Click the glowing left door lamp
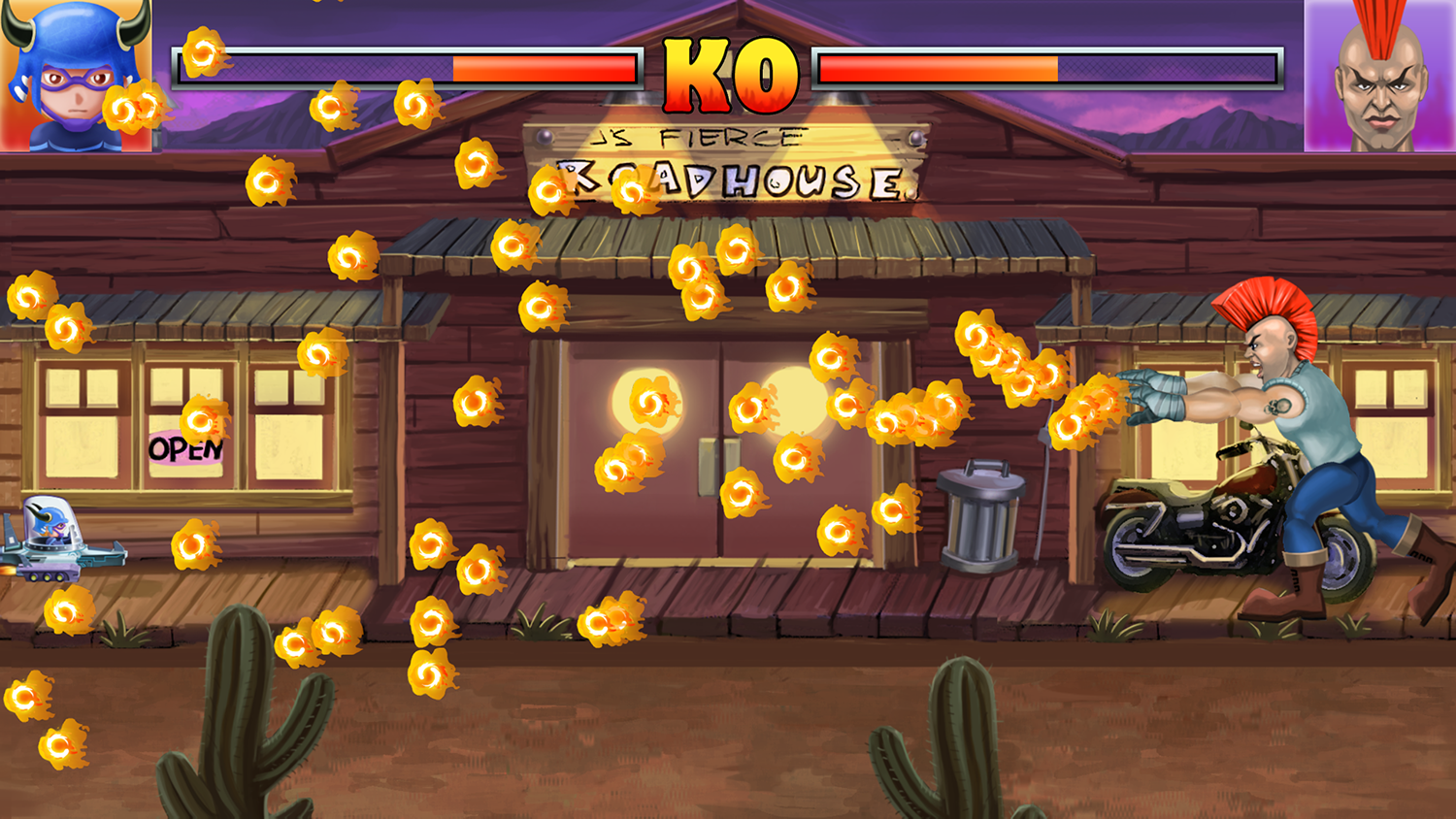This screenshot has width=1456, height=819. tap(645, 398)
